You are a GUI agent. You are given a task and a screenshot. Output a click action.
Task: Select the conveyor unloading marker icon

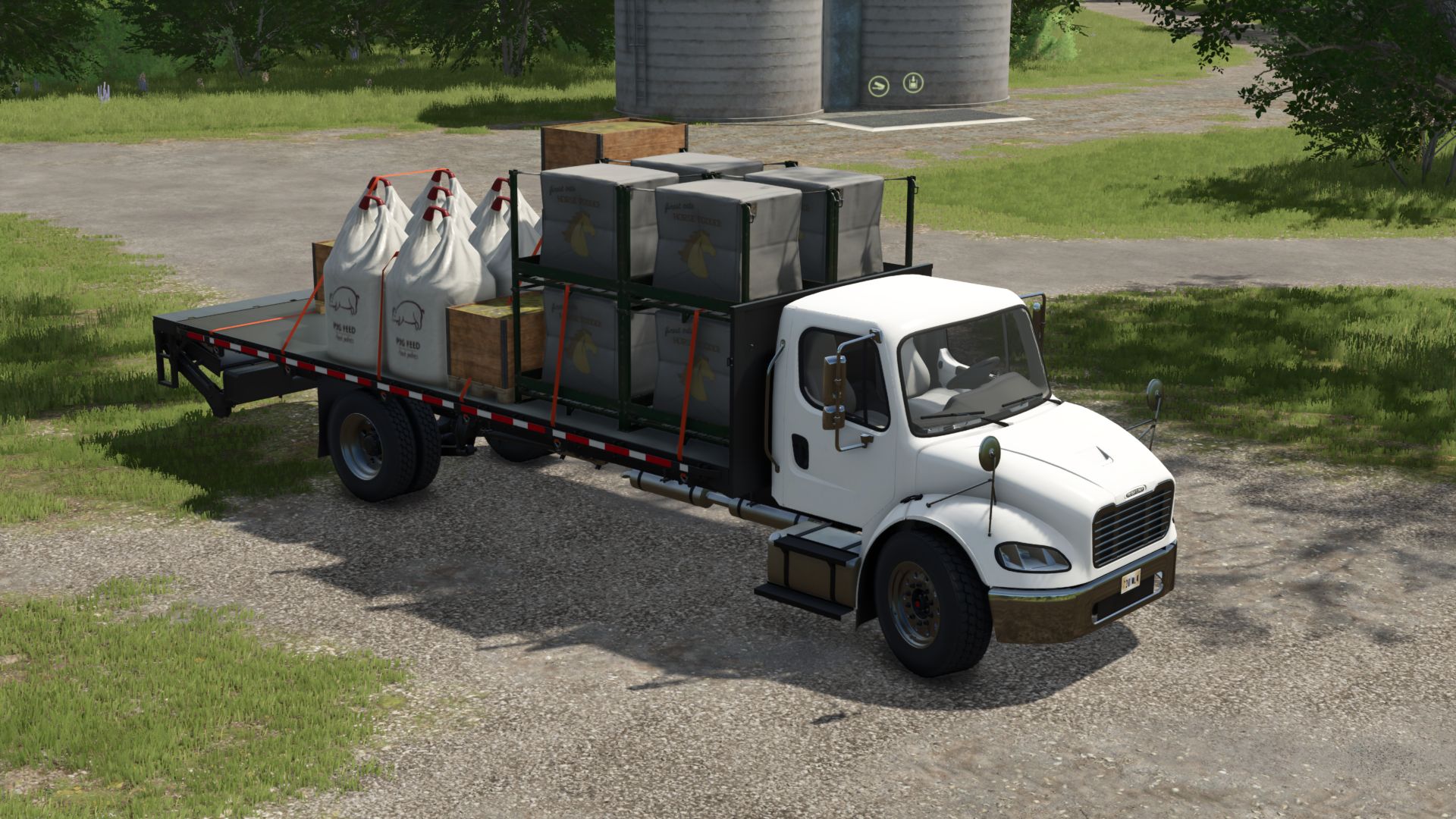pos(879,86)
